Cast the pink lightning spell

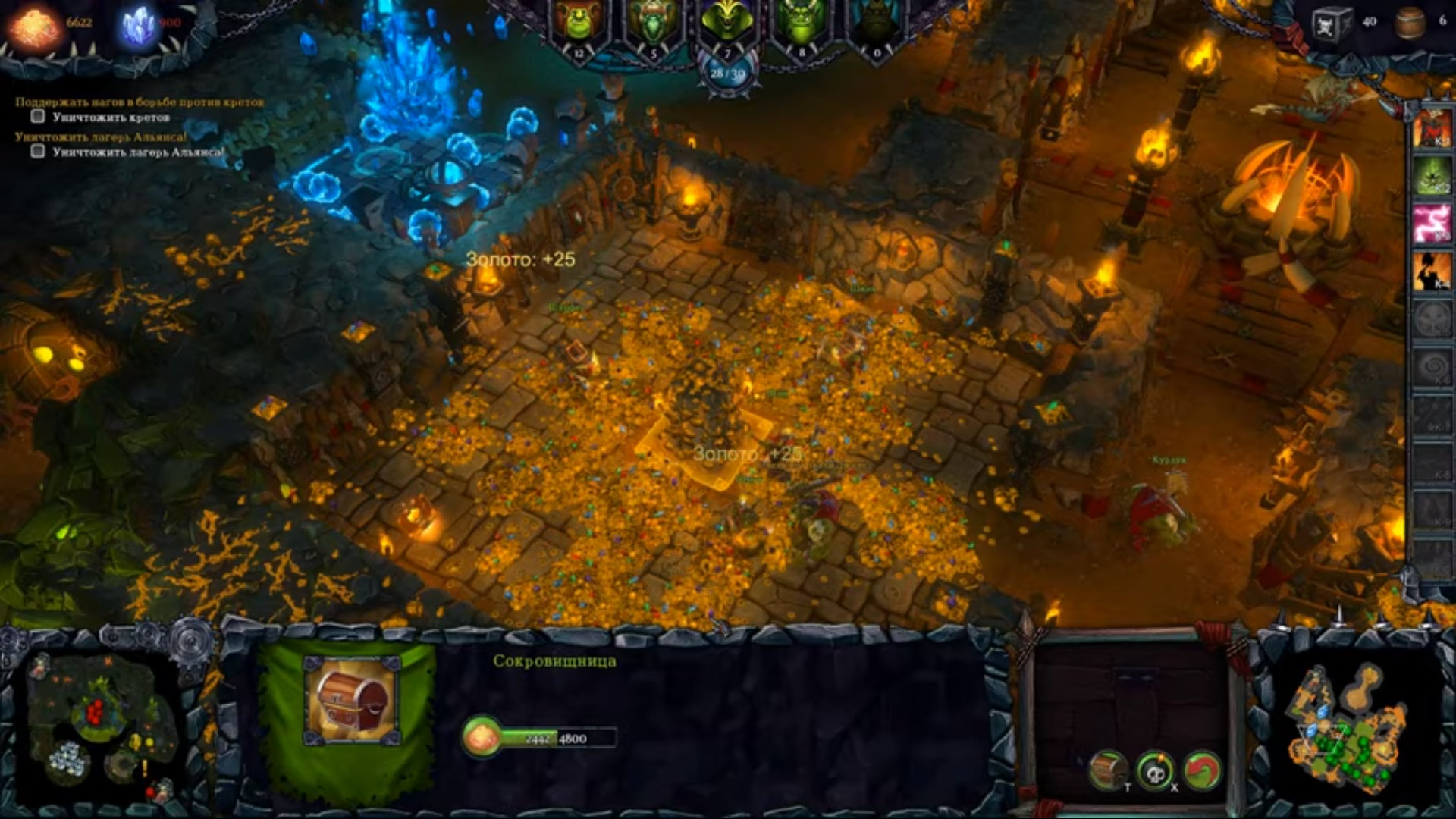pos(1432,224)
